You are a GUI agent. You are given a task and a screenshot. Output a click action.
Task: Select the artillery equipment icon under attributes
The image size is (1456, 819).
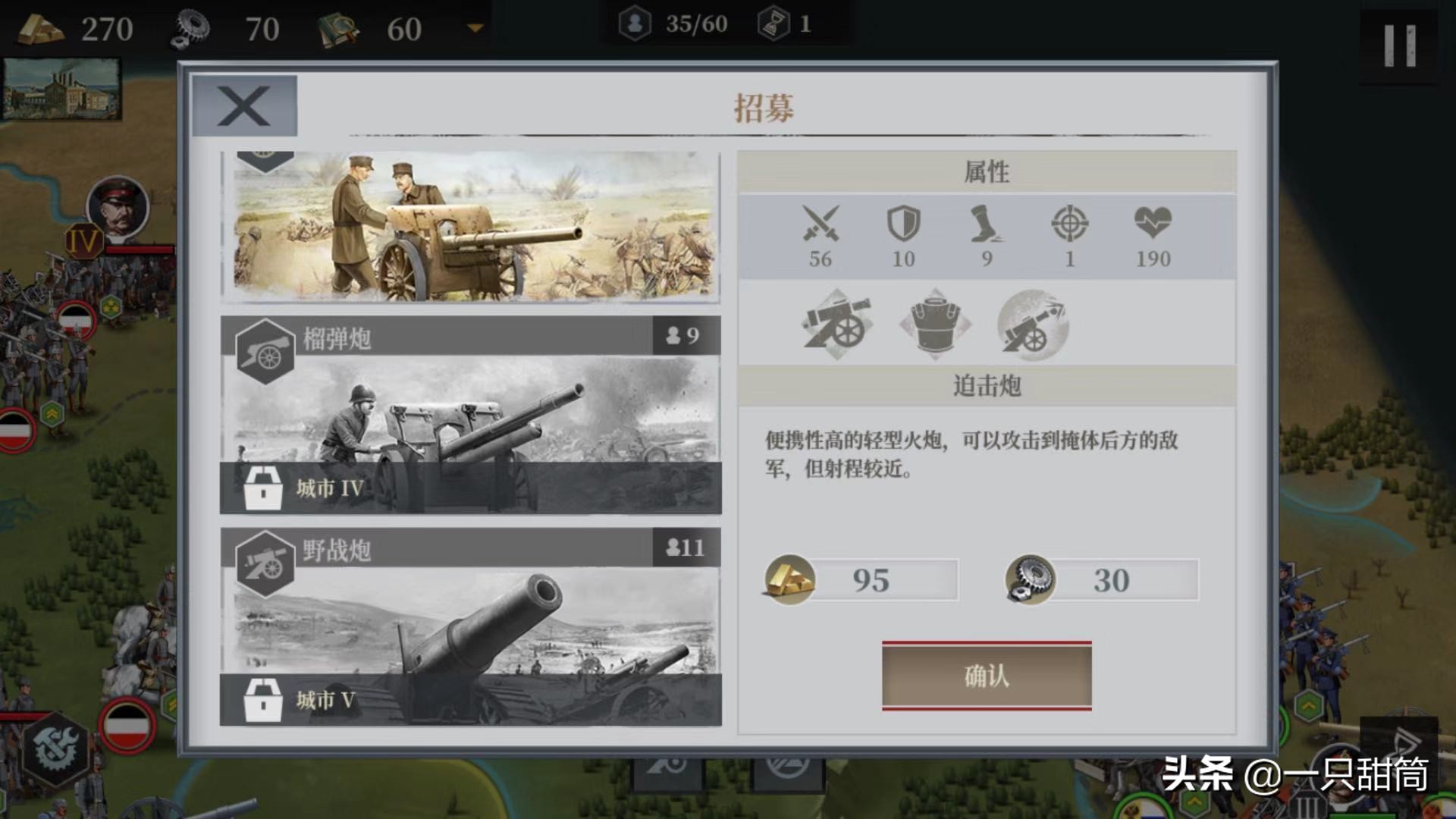838,326
